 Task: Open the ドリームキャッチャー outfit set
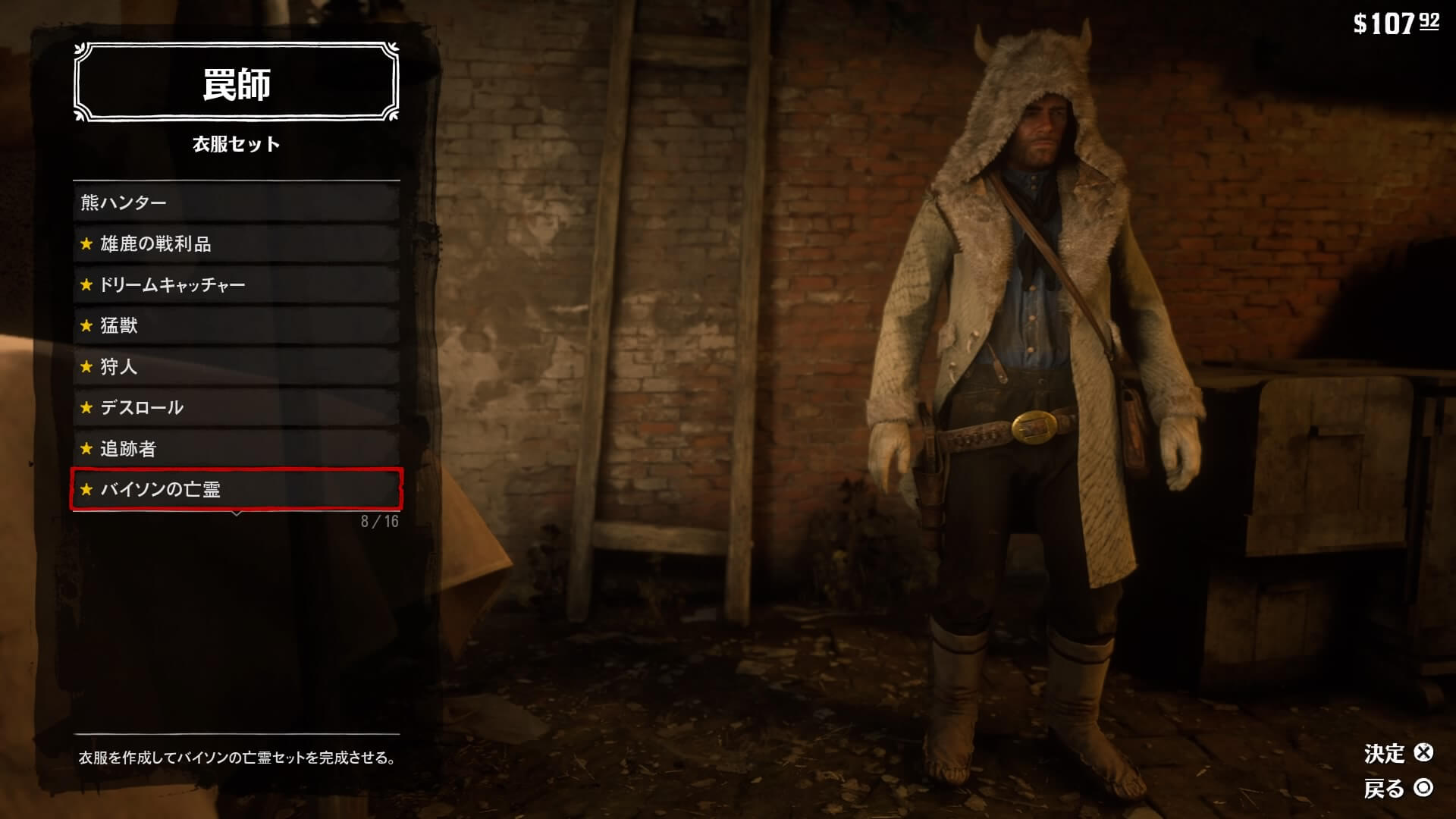[236, 284]
